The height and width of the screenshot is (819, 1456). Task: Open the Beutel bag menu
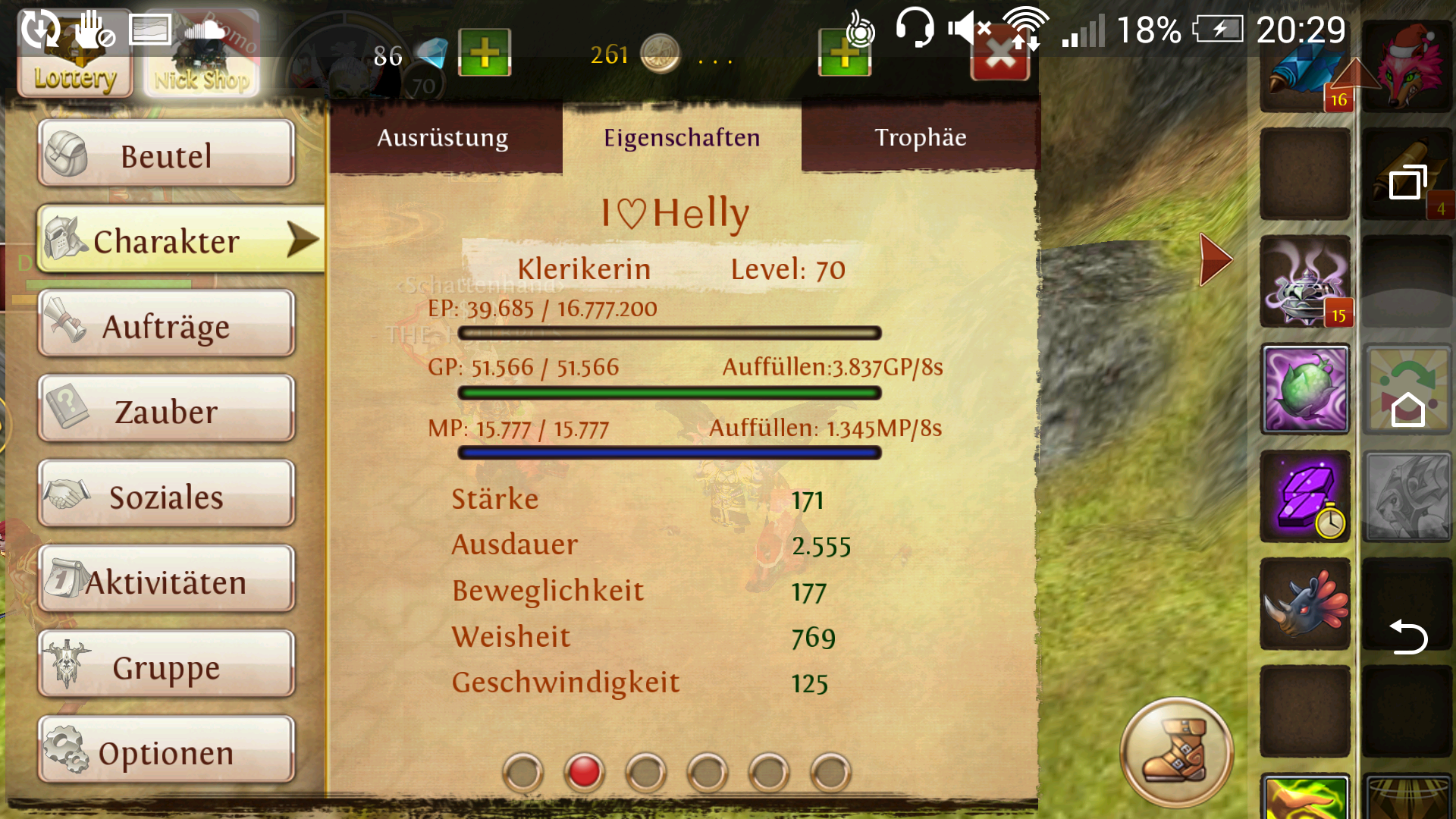[166, 154]
